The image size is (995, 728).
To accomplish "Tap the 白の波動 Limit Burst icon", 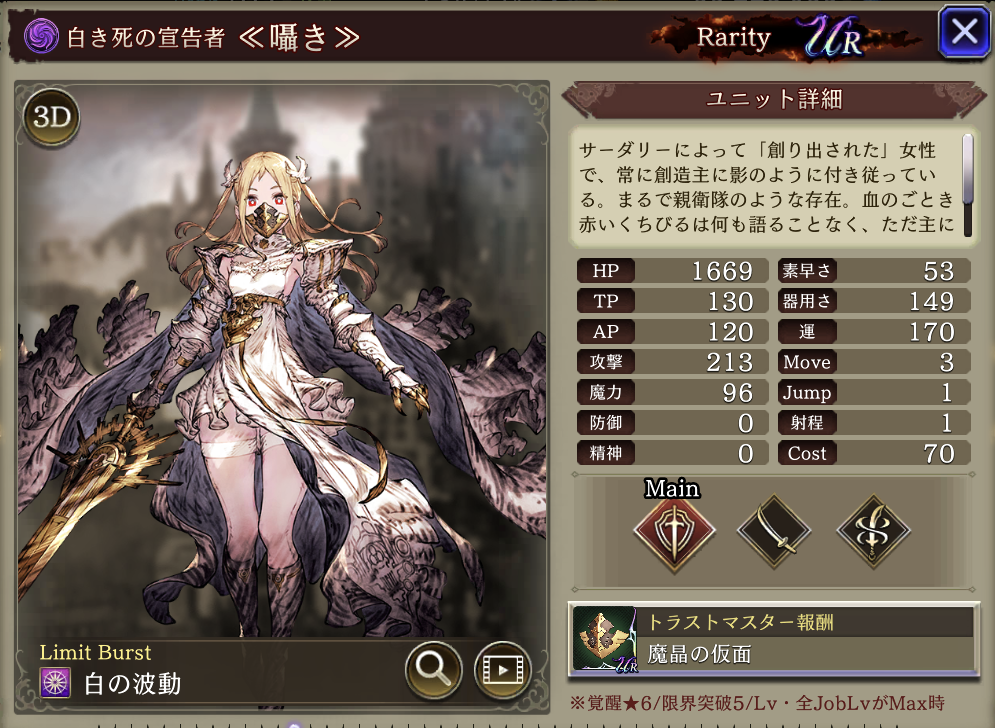I will pyautogui.click(x=55, y=683).
